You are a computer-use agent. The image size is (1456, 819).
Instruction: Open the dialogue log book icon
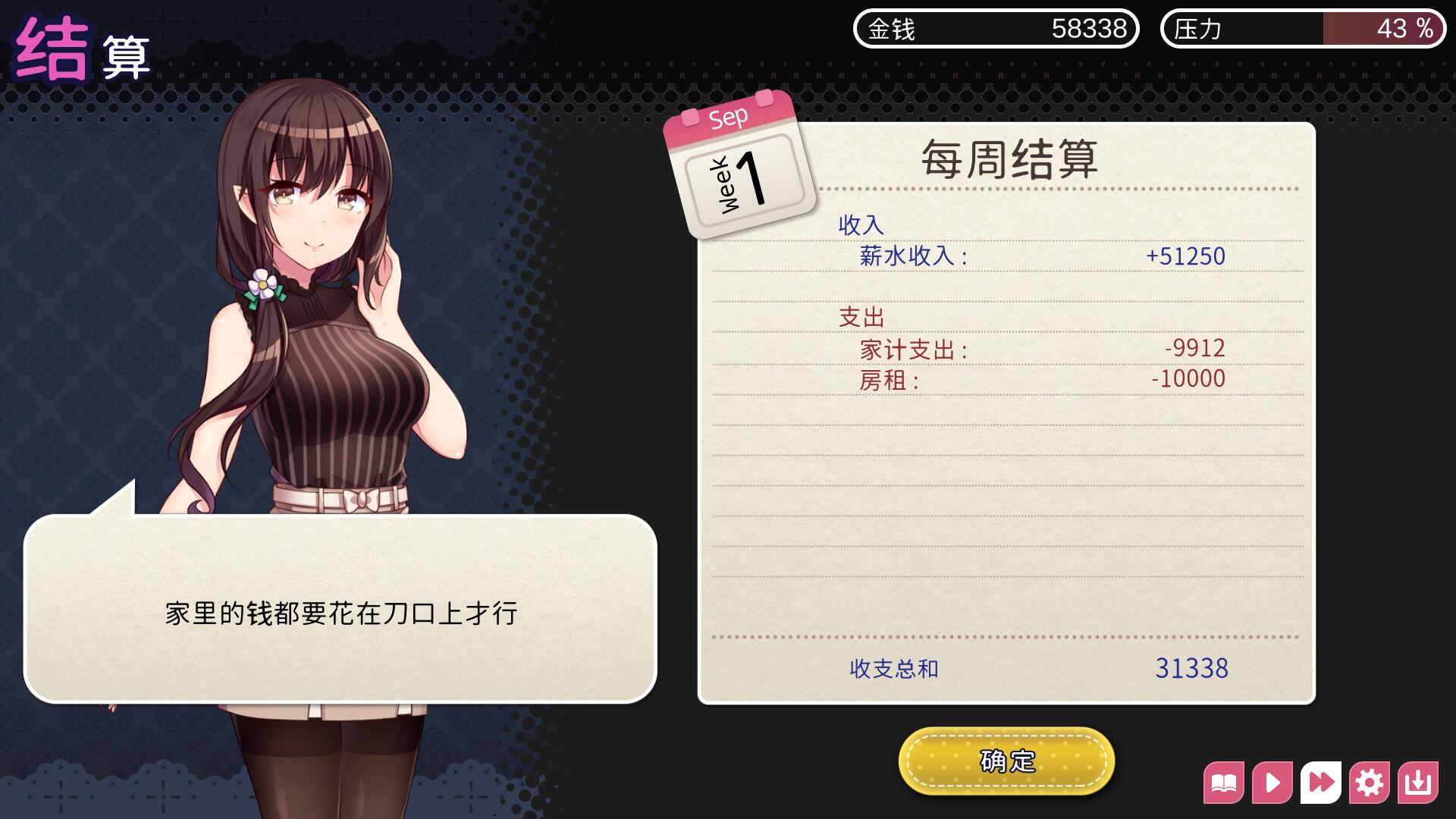(x=1224, y=783)
